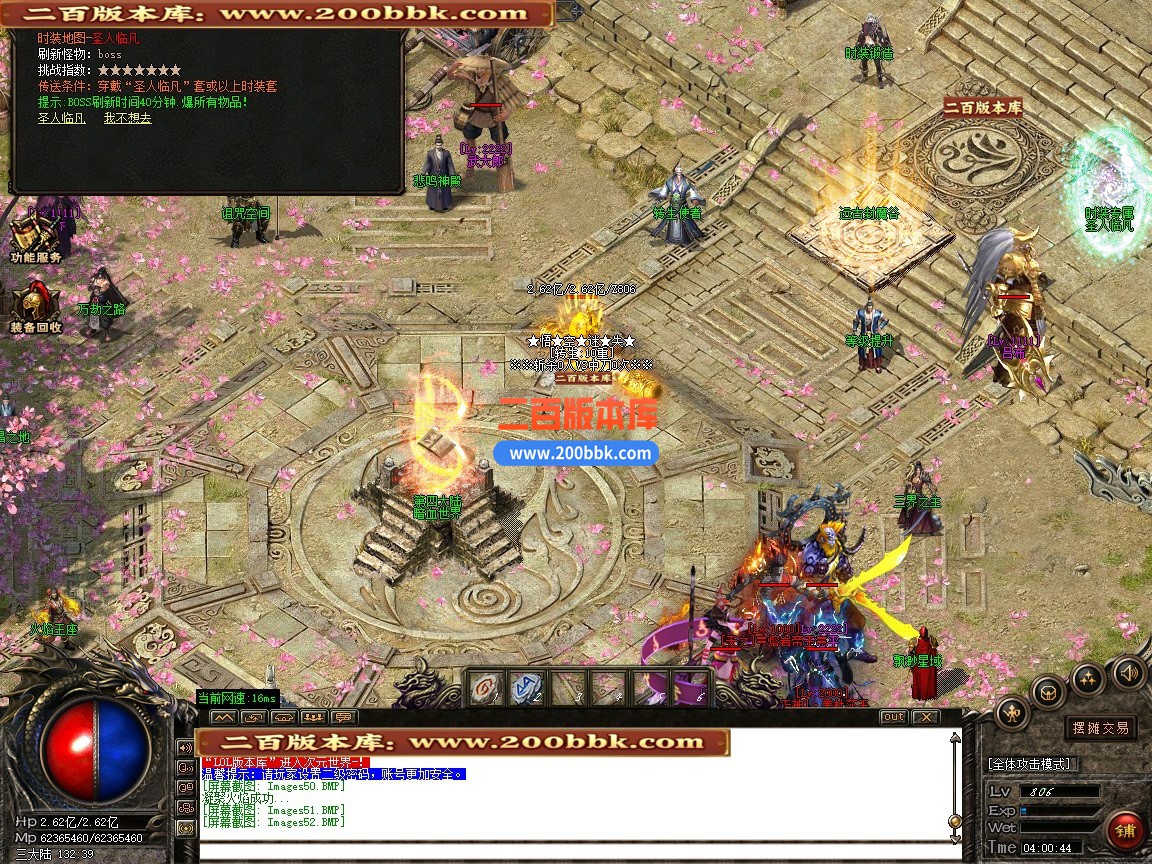Close the chat panel with the X button
This screenshot has height=864, width=1152.
926,717
